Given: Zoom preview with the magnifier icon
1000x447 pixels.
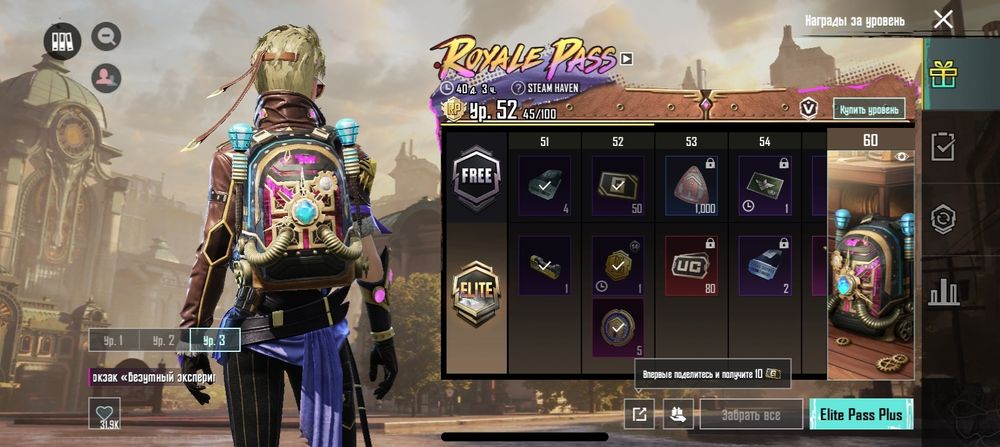Looking at the screenshot, I should (x=106, y=38).
